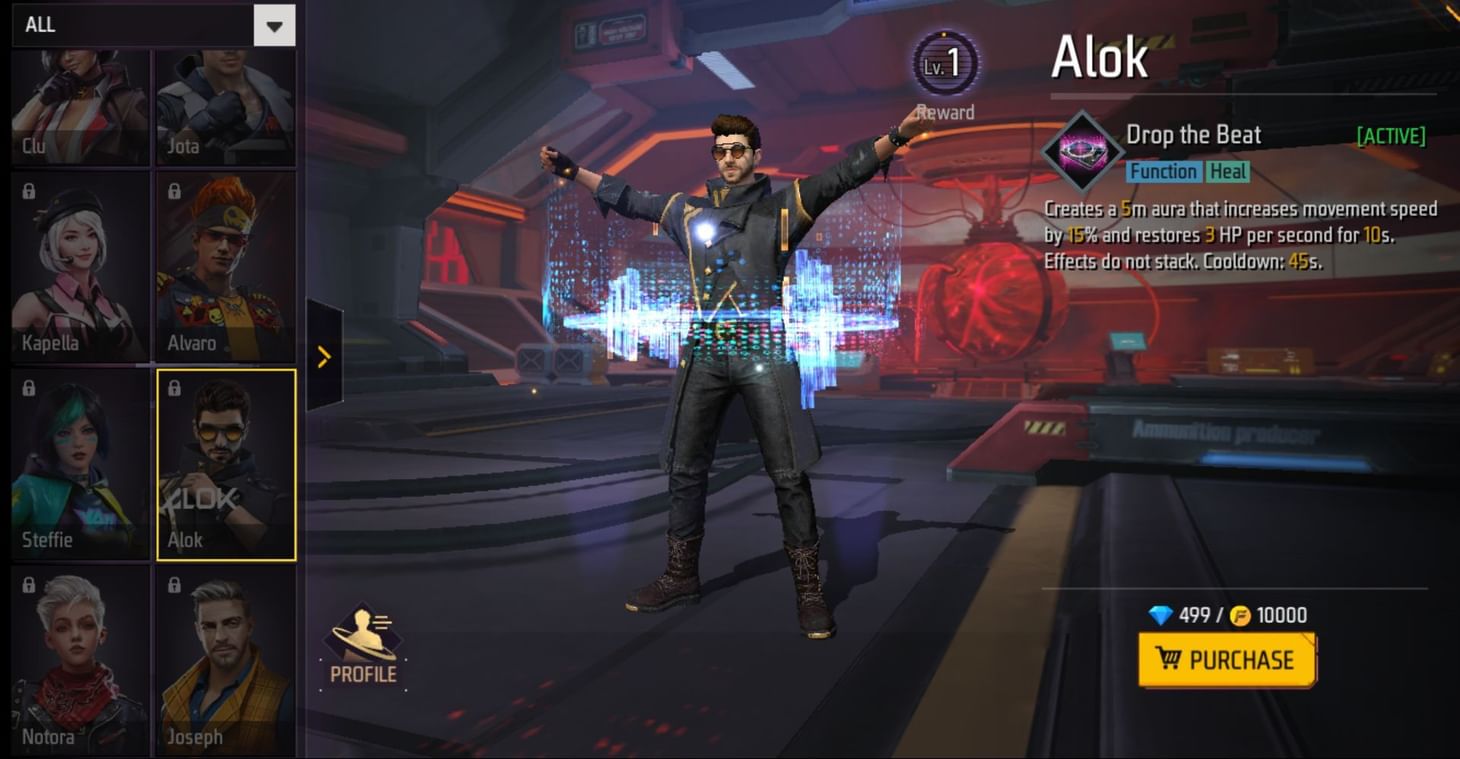Click the blue diamond currency icon
Image resolution: width=1460 pixels, height=759 pixels.
click(1158, 615)
